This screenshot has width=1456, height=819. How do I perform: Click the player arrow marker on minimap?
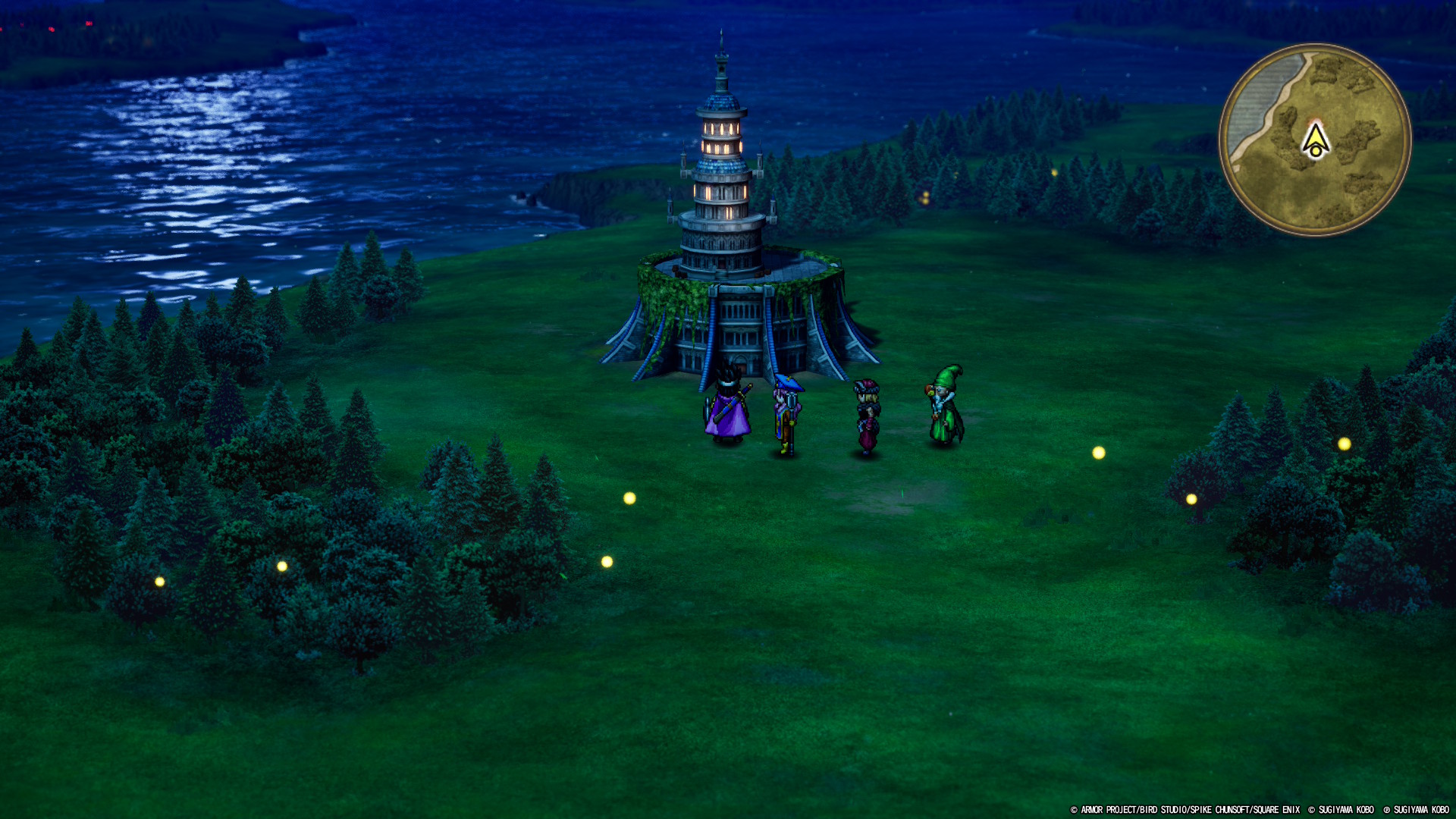(1316, 140)
